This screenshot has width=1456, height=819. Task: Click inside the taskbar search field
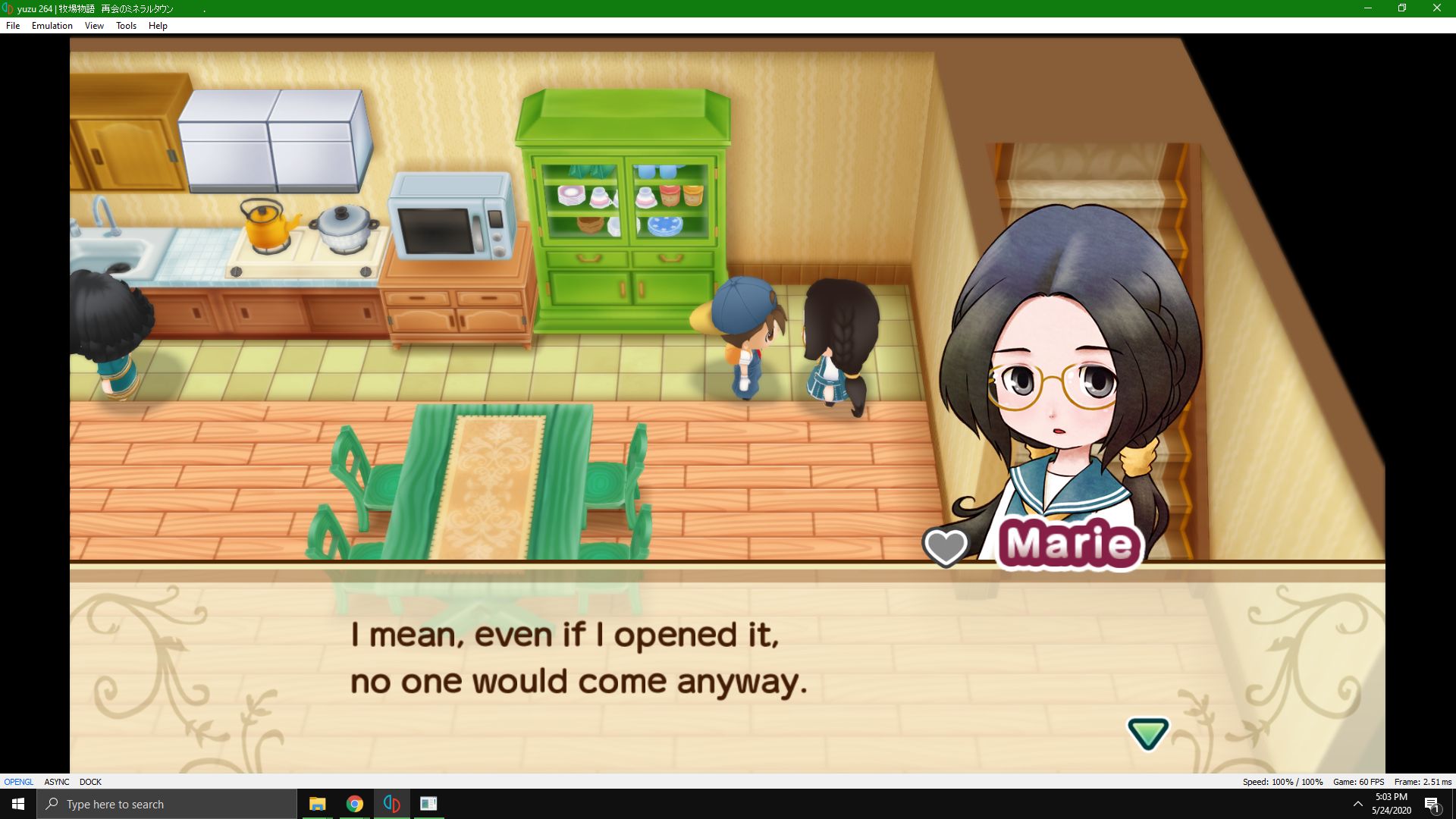[x=167, y=804]
